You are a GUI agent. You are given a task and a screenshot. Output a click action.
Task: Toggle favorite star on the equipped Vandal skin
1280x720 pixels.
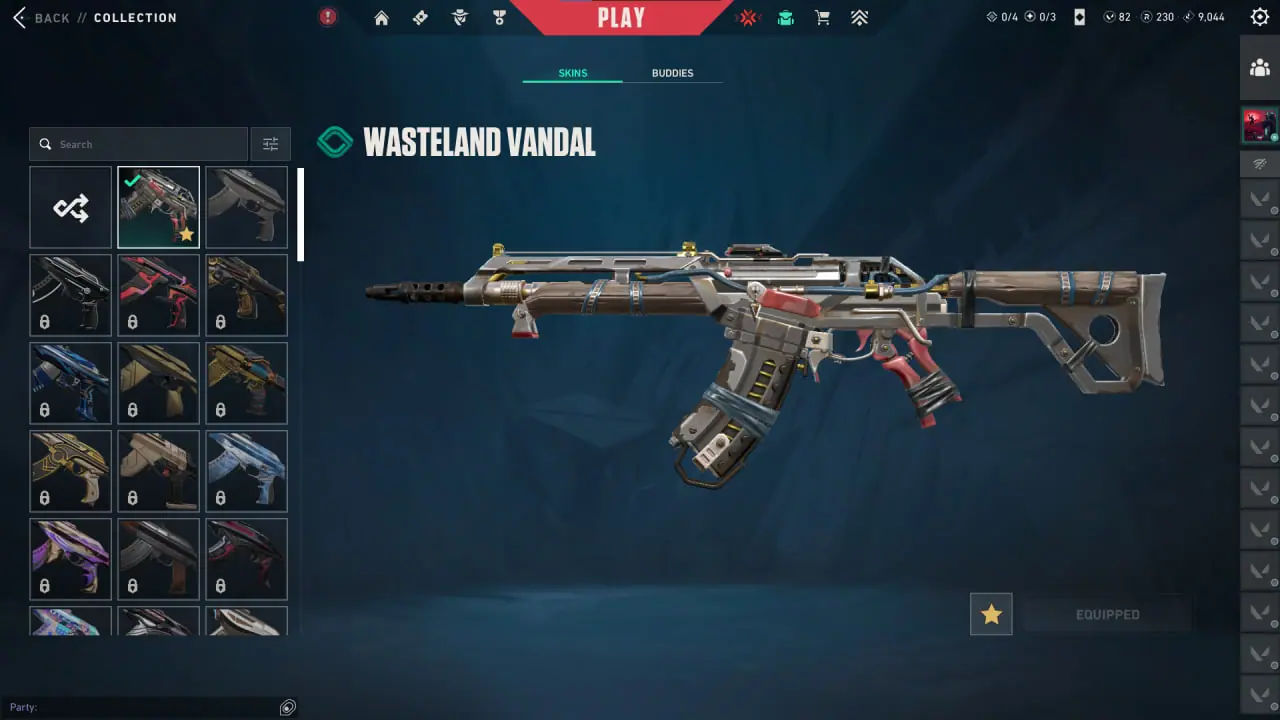click(x=991, y=614)
